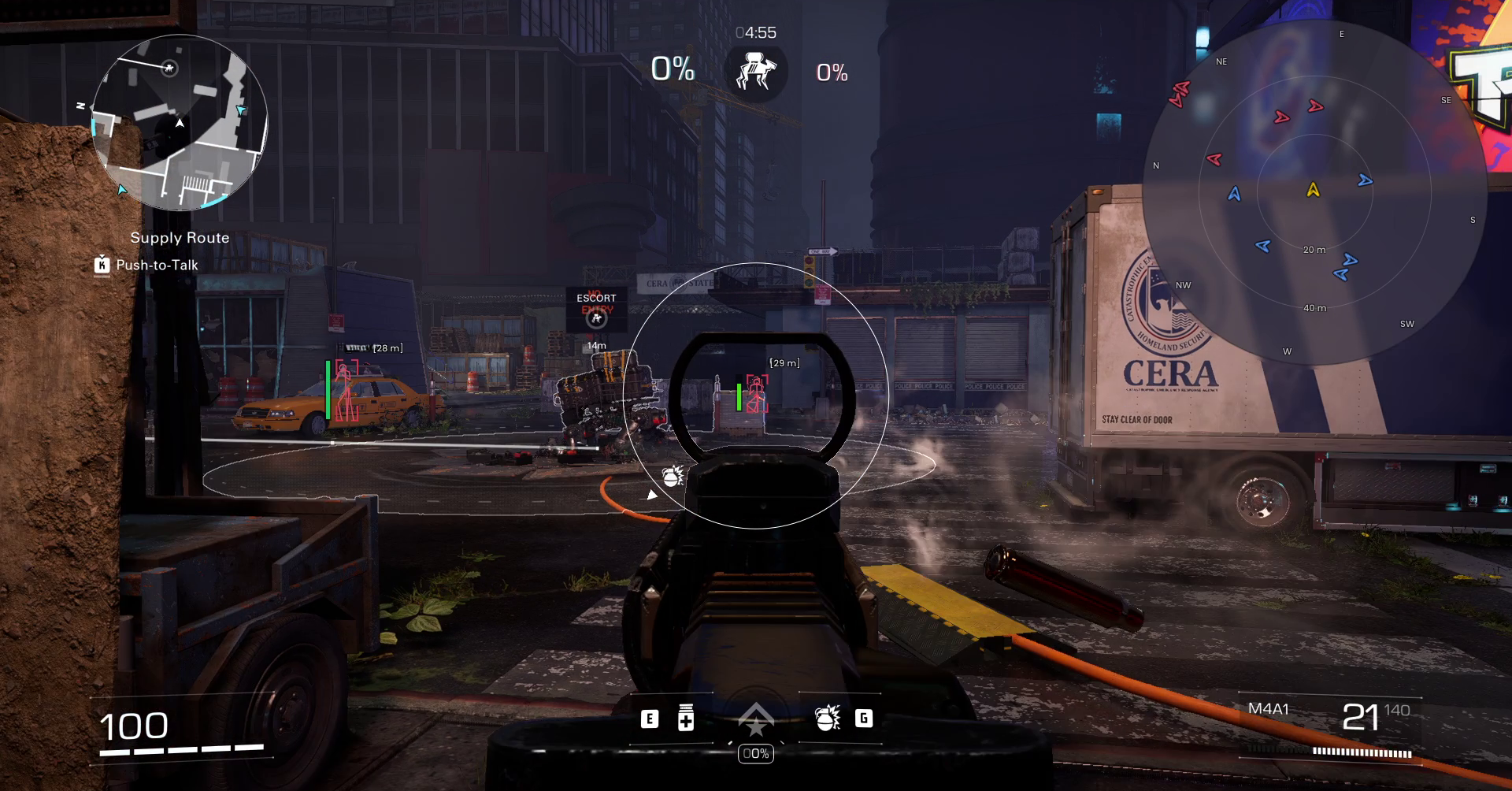This screenshot has width=1512, height=791.
Task: Select the medkit ability icon
Action: pos(686,718)
